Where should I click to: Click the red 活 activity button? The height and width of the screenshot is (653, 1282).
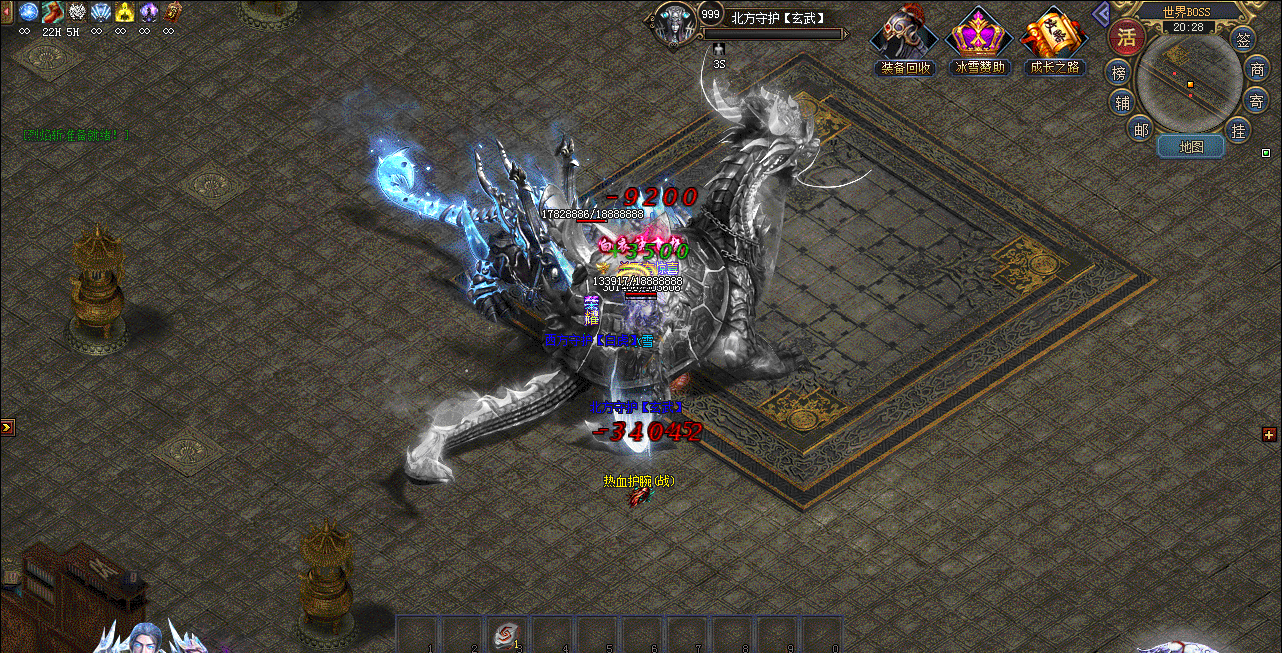point(1127,38)
